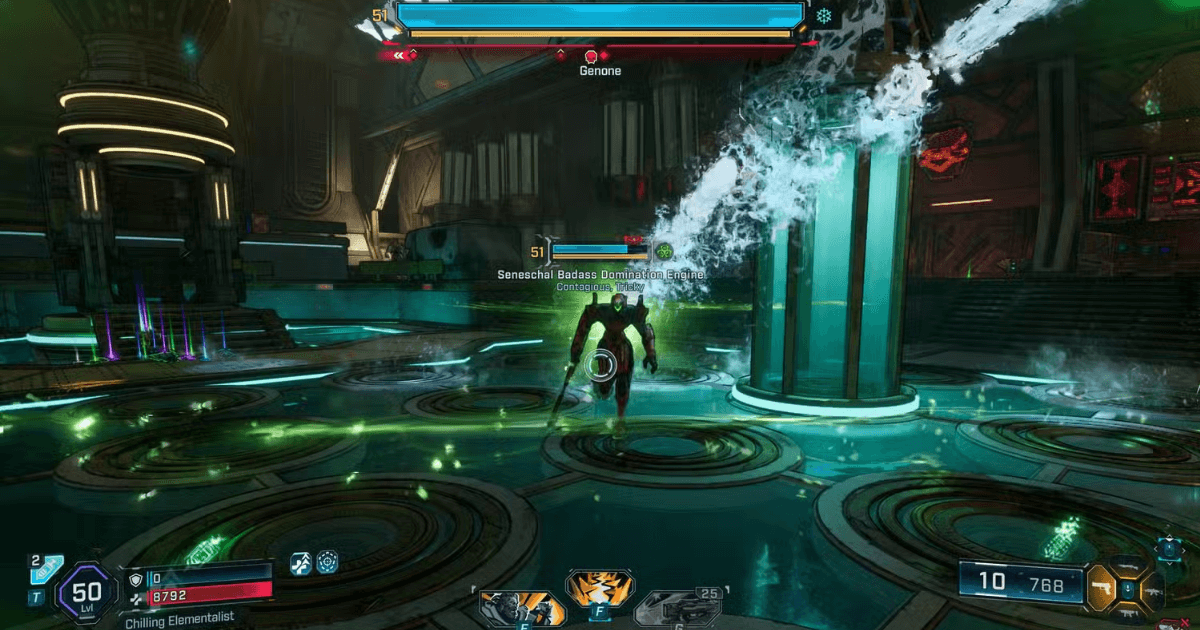Select the running-figure buff icon

(x=300, y=562)
